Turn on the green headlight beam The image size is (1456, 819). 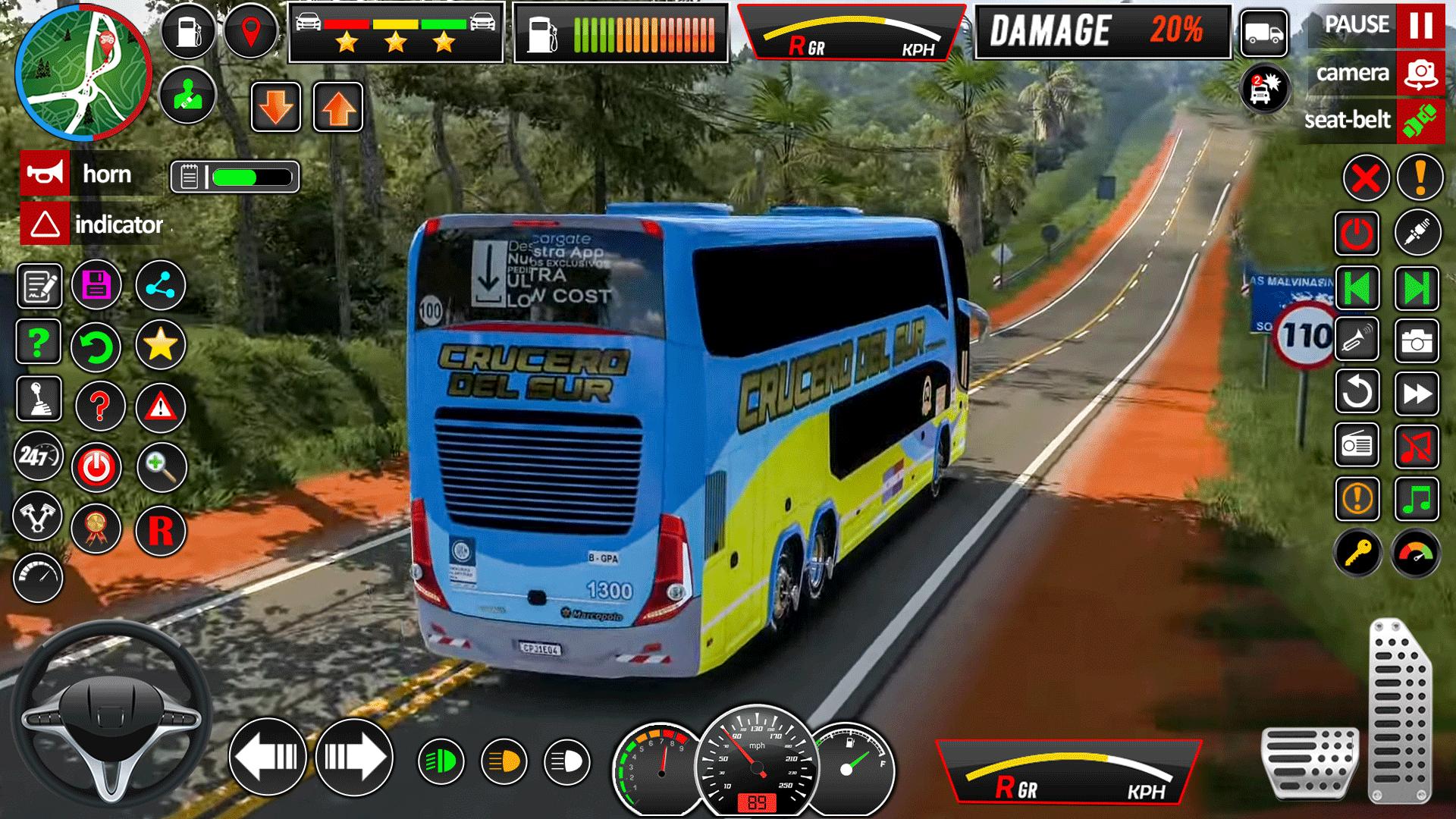(x=441, y=761)
